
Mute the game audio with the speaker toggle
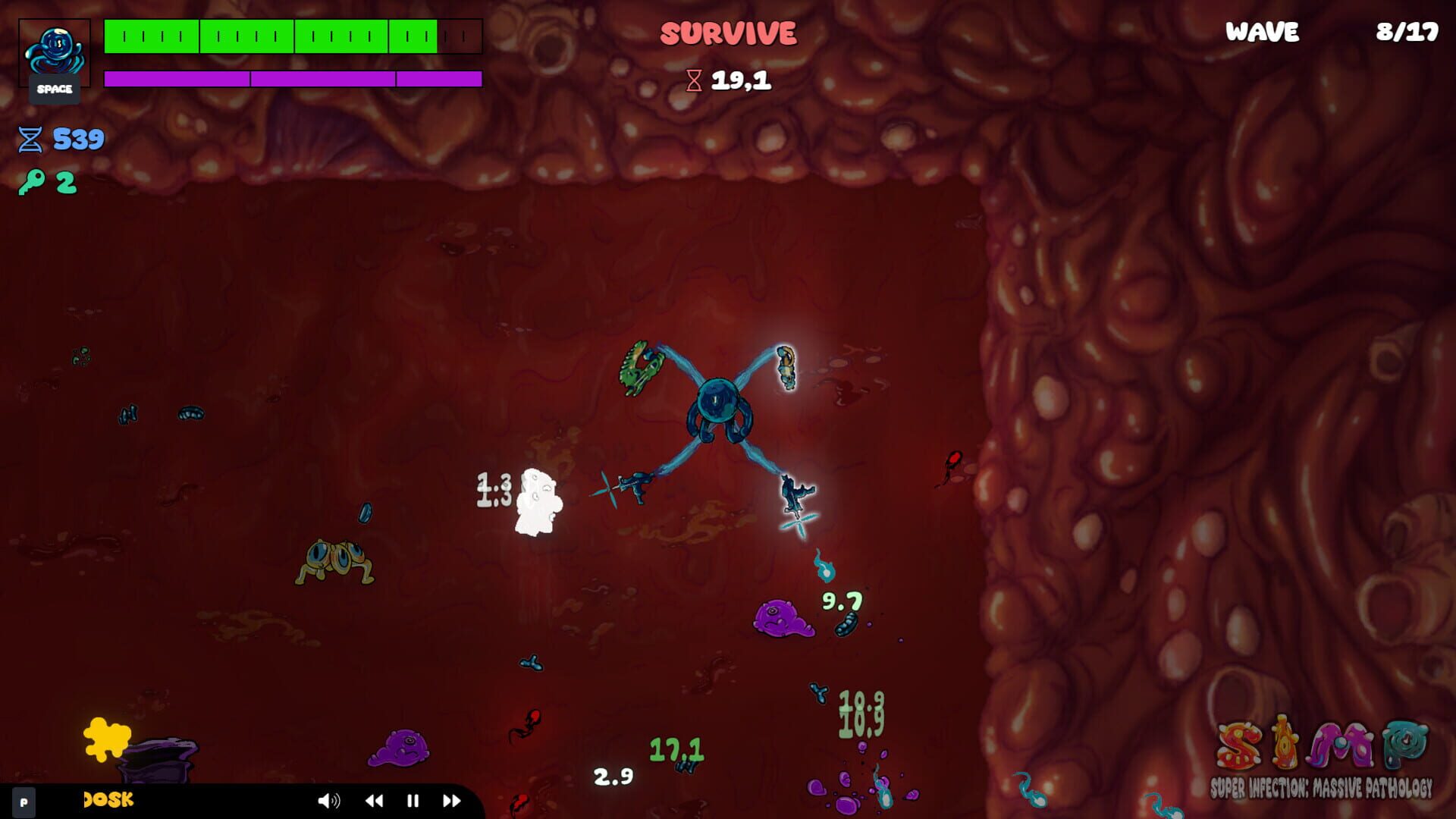[x=328, y=800]
